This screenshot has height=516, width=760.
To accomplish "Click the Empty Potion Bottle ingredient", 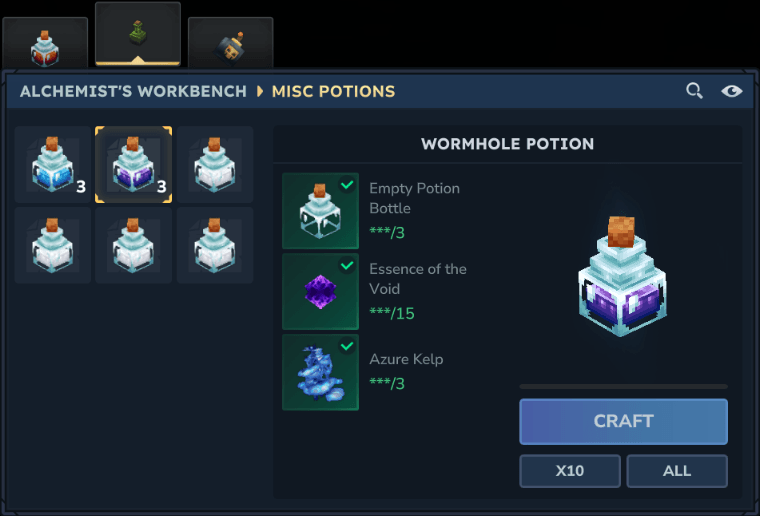I will tap(320, 211).
